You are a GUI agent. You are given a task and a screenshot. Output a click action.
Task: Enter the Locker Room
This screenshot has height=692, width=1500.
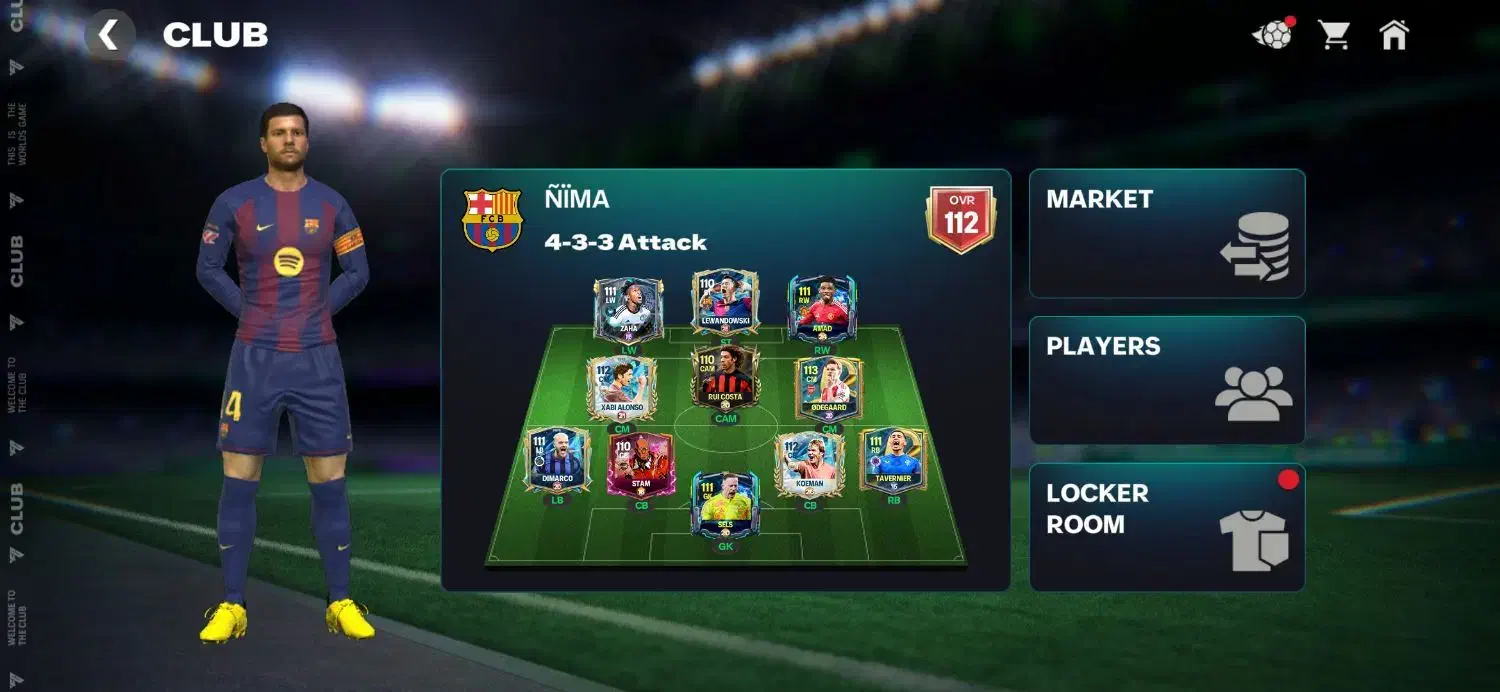point(1166,527)
